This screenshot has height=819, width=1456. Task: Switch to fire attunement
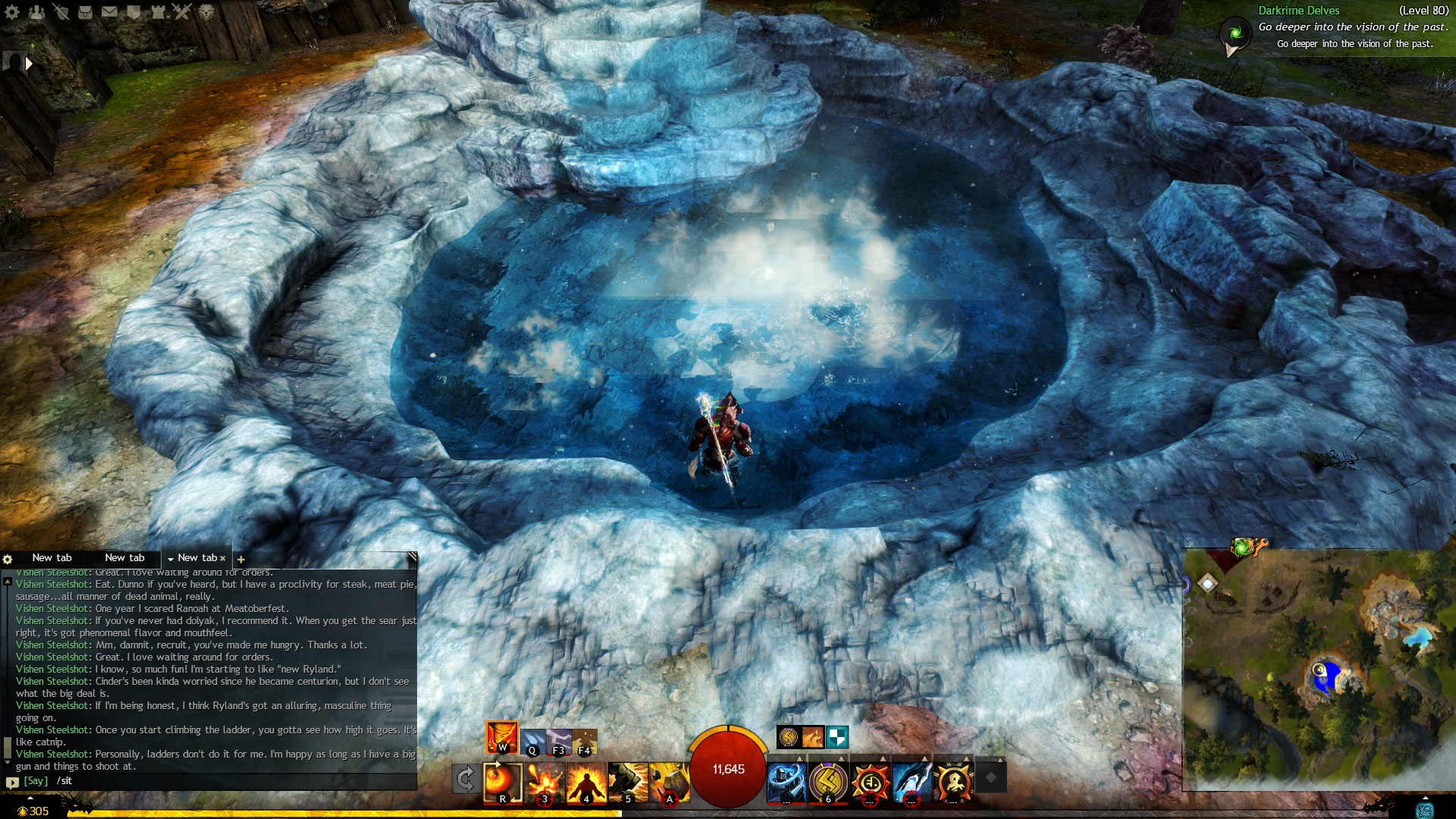tap(502, 737)
